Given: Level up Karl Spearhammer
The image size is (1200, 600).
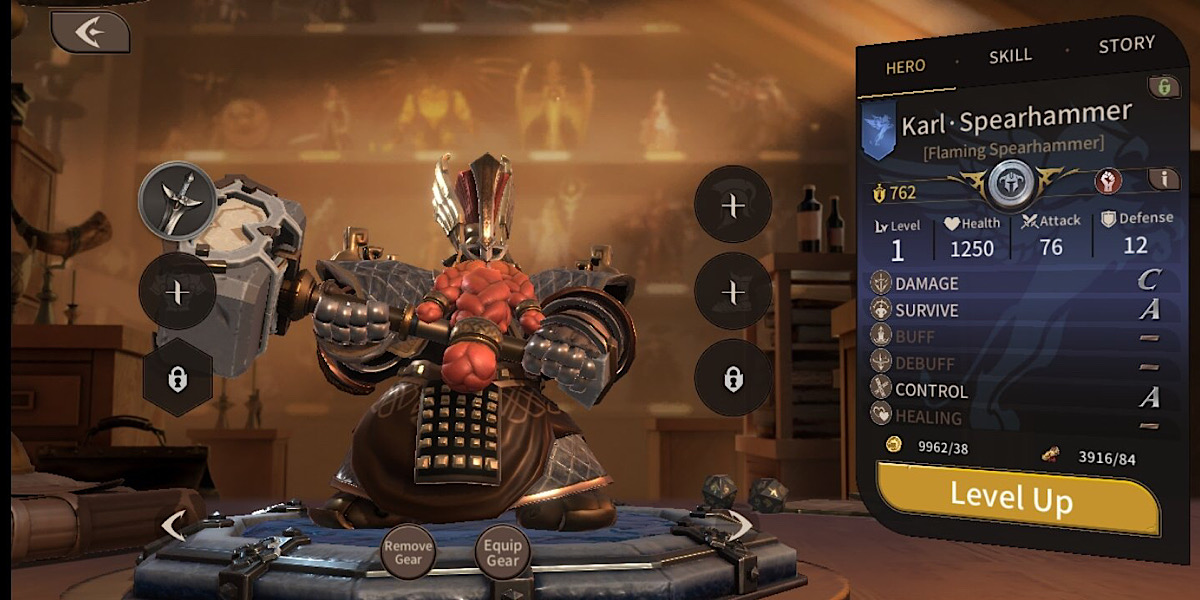Looking at the screenshot, I should pyautogui.click(x=1012, y=495).
